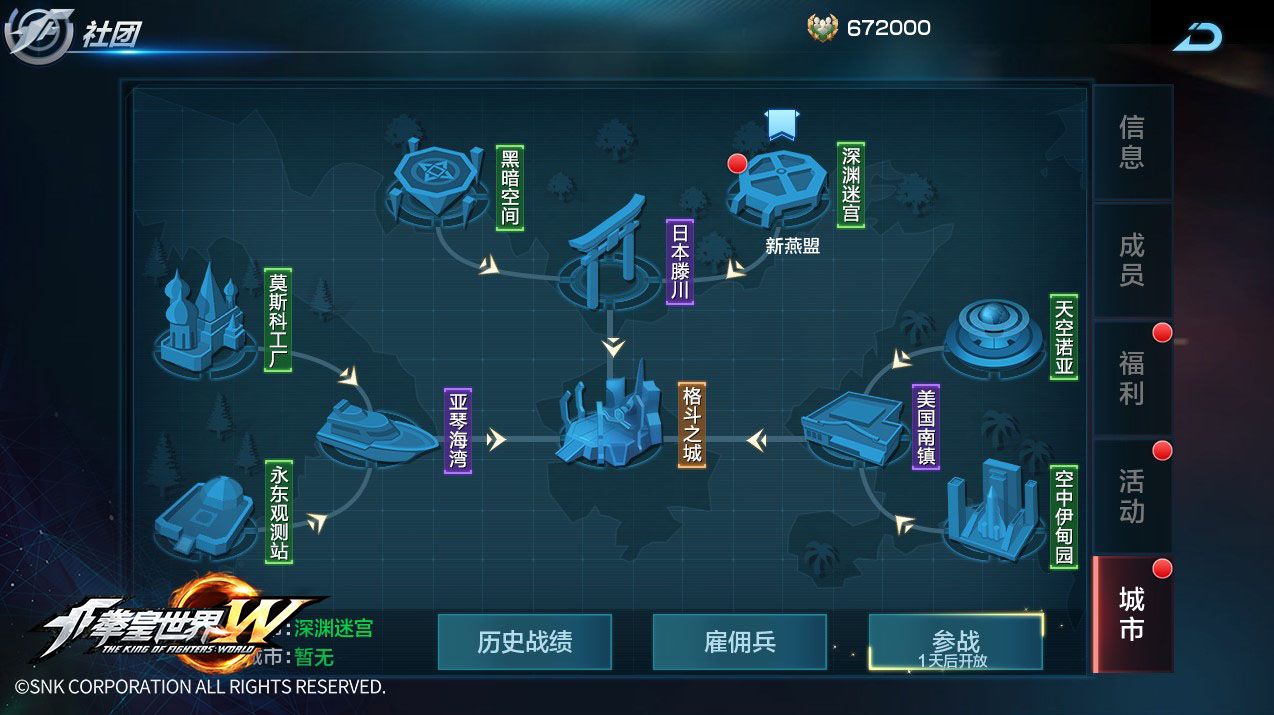1274x715 pixels.
Task: Click the 参战 join battle button
Action: point(955,642)
